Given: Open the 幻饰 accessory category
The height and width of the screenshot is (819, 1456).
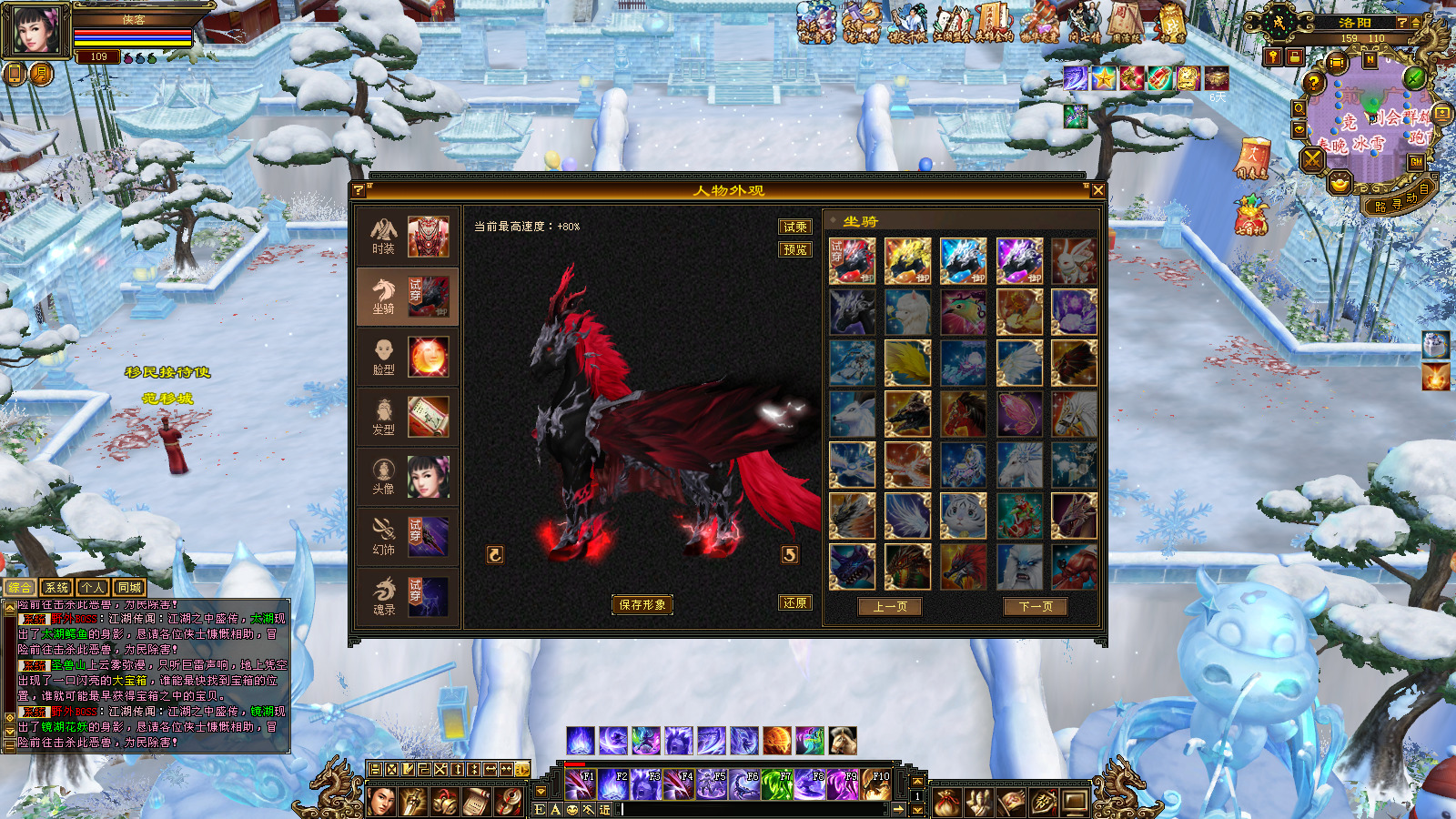Looking at the screenshot, I should point(407,537).
